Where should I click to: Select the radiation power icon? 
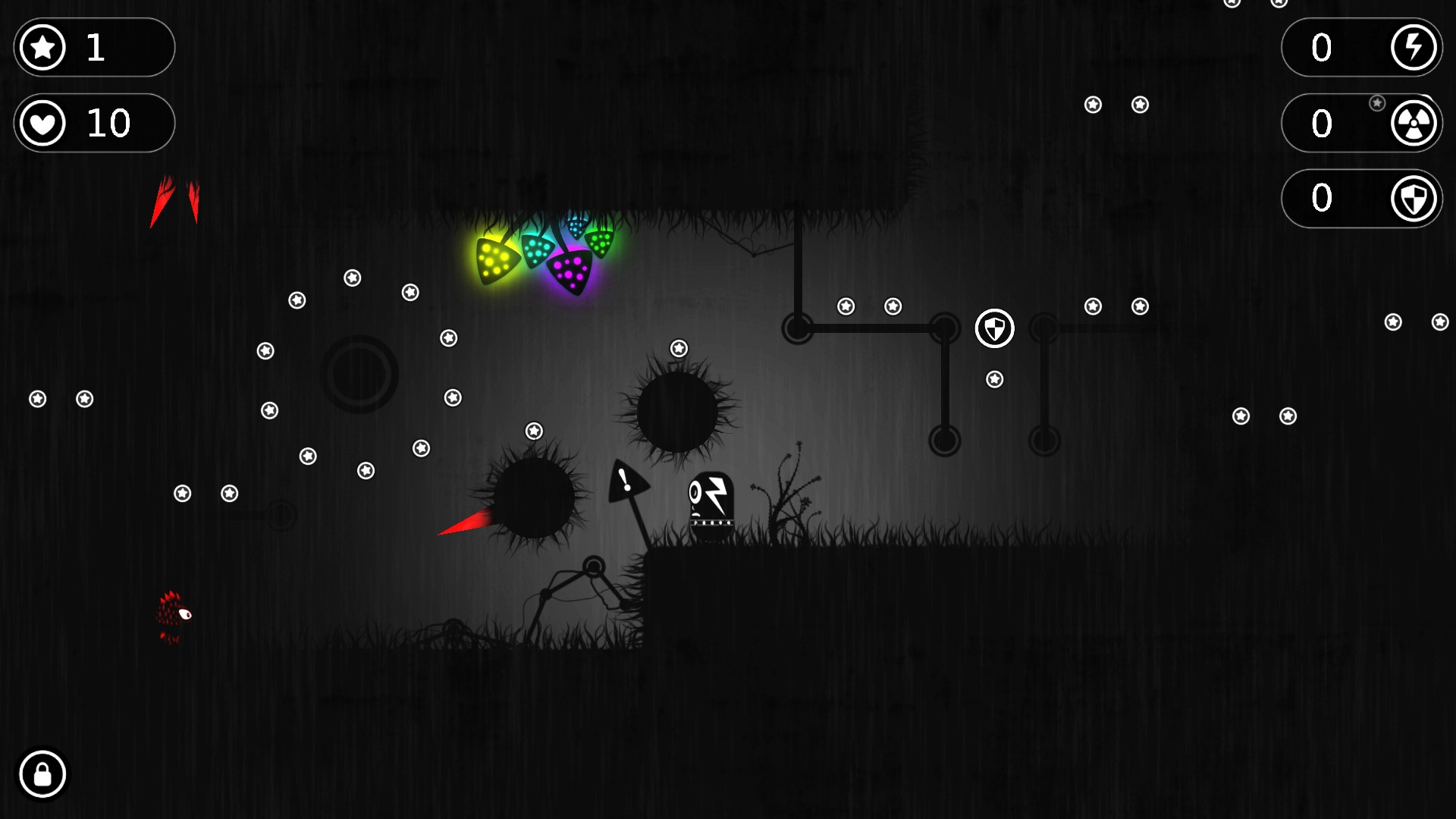pyautogui.click(x=1414, y=123)
